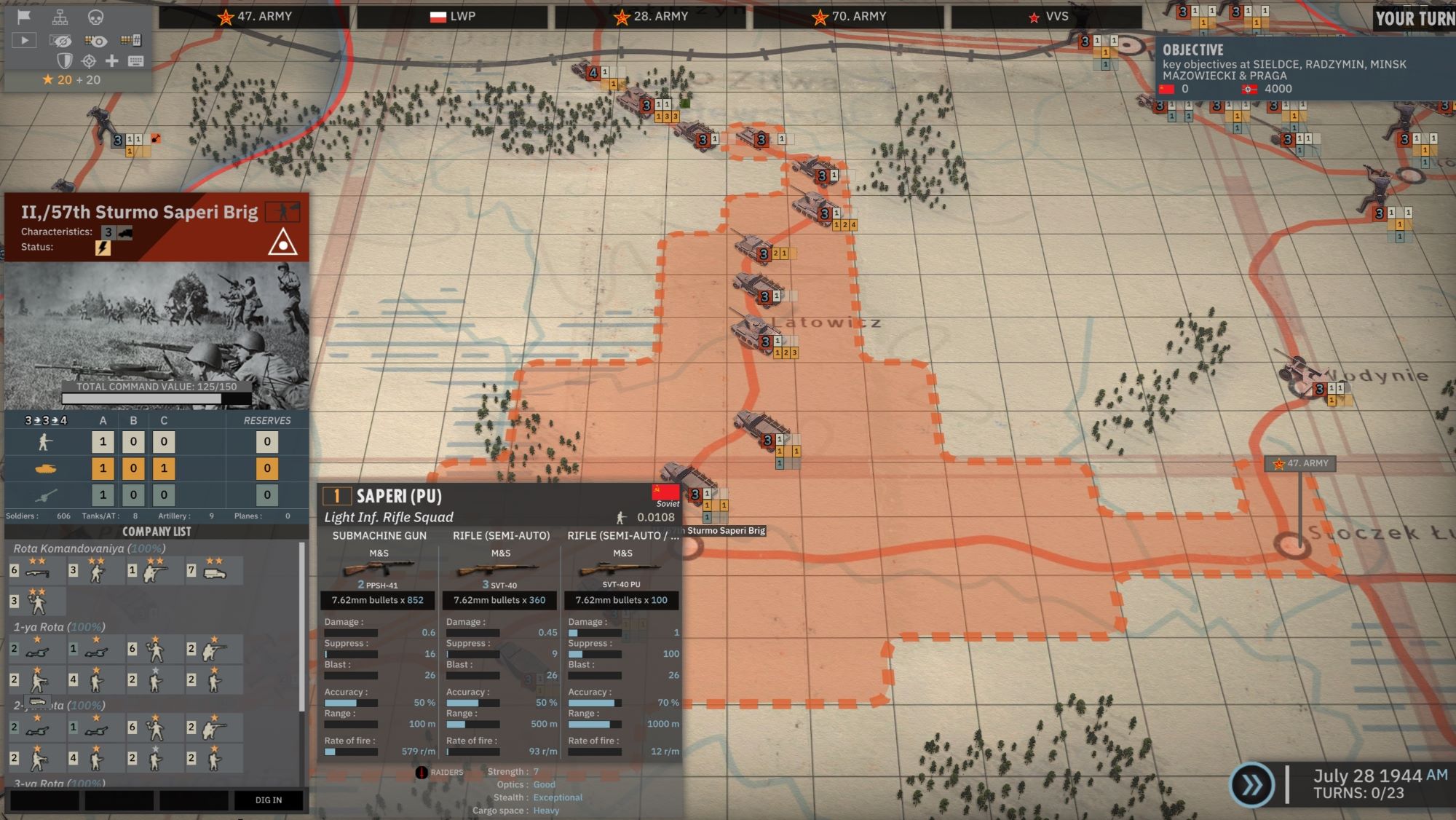Toggle the crossed-out eye visibility icon
The image size is (1456, 820).
(x=60, y=41)
